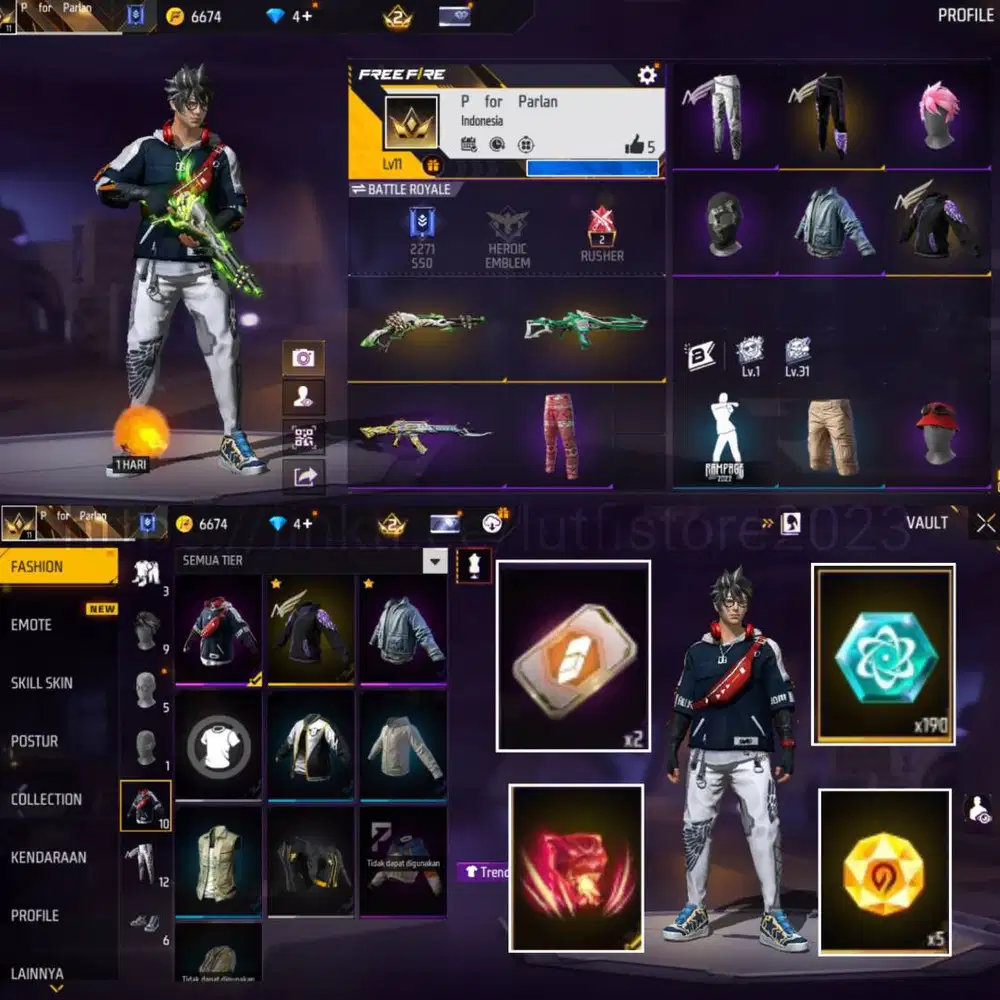Open the Semua Tier dropdown
This screenshot has width=1000, height=1000.
434,561
